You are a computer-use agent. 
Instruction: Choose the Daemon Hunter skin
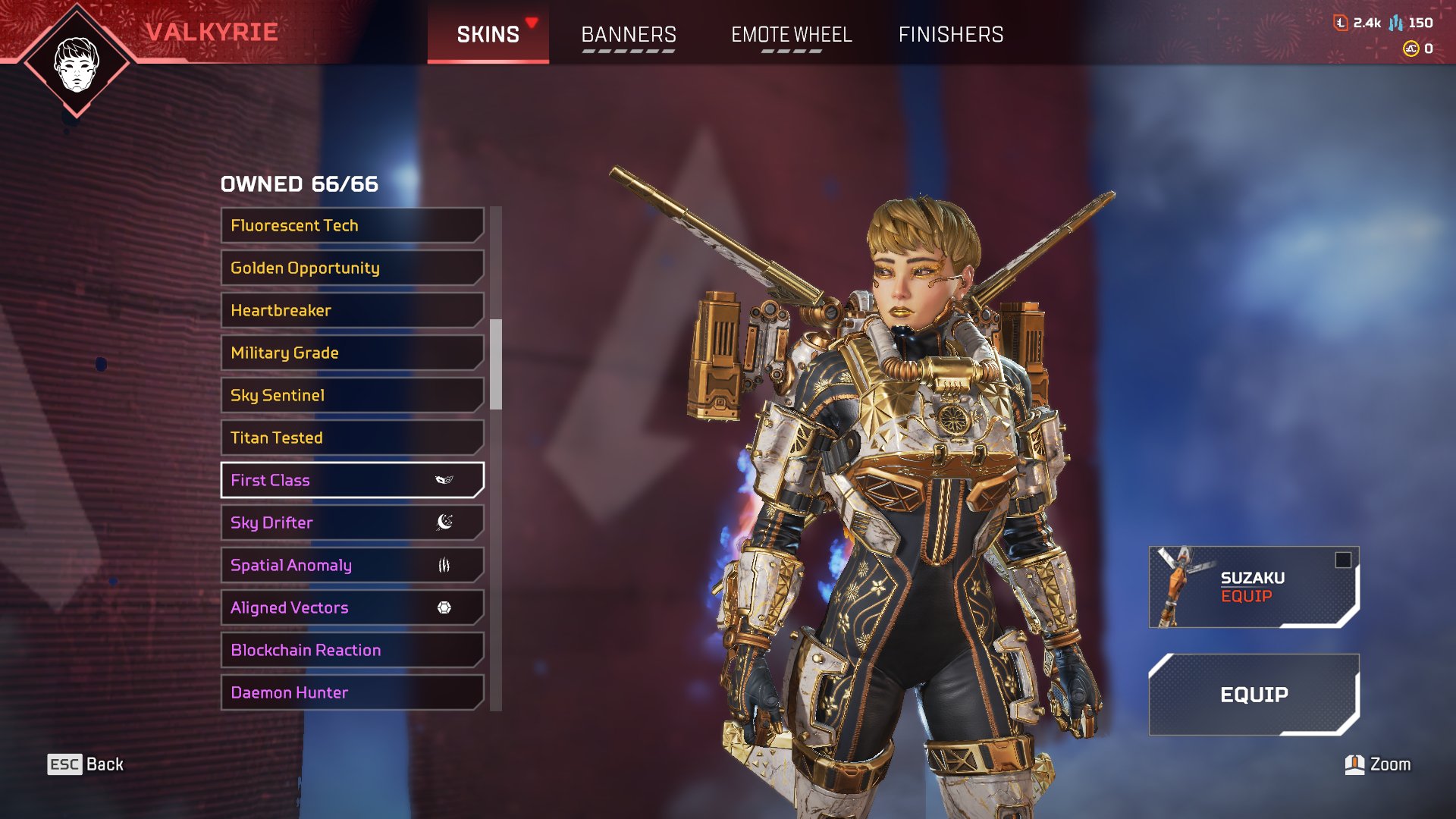(352, 692)
